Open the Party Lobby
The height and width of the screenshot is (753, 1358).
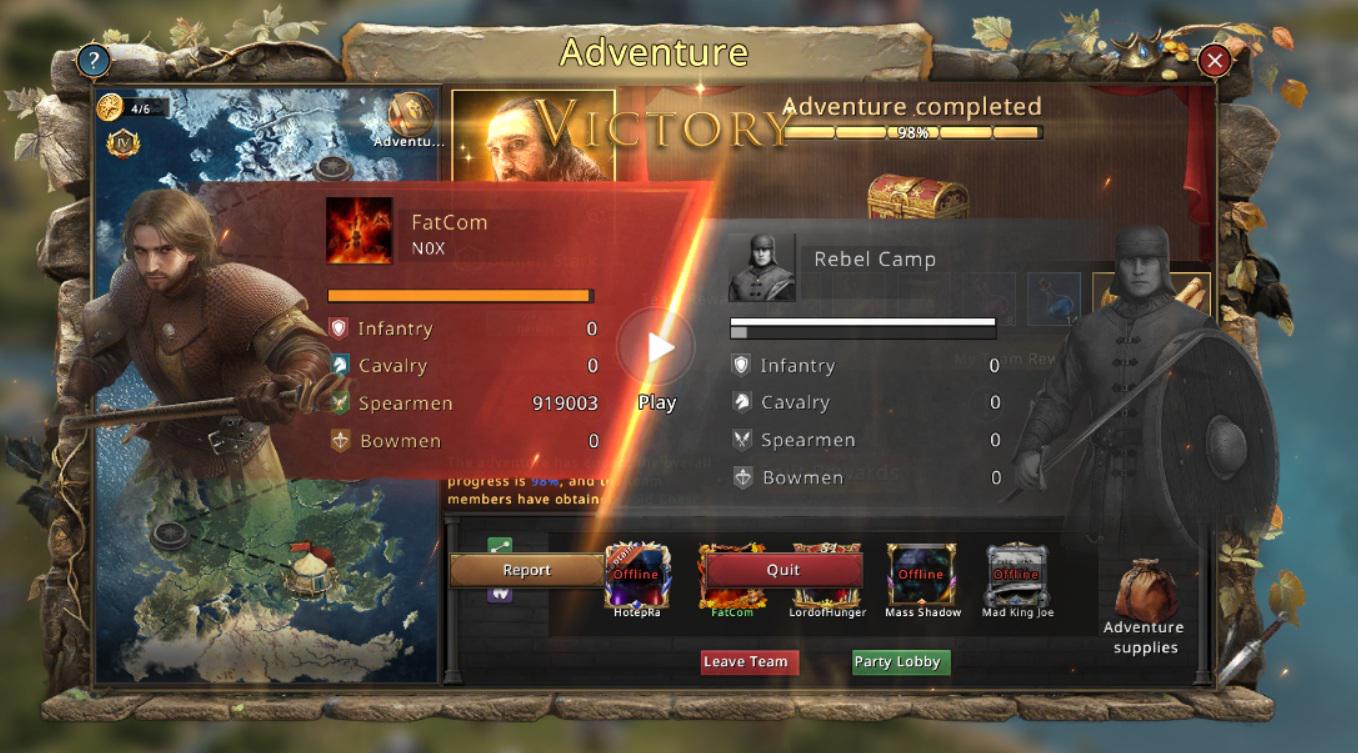pos(896,662)
